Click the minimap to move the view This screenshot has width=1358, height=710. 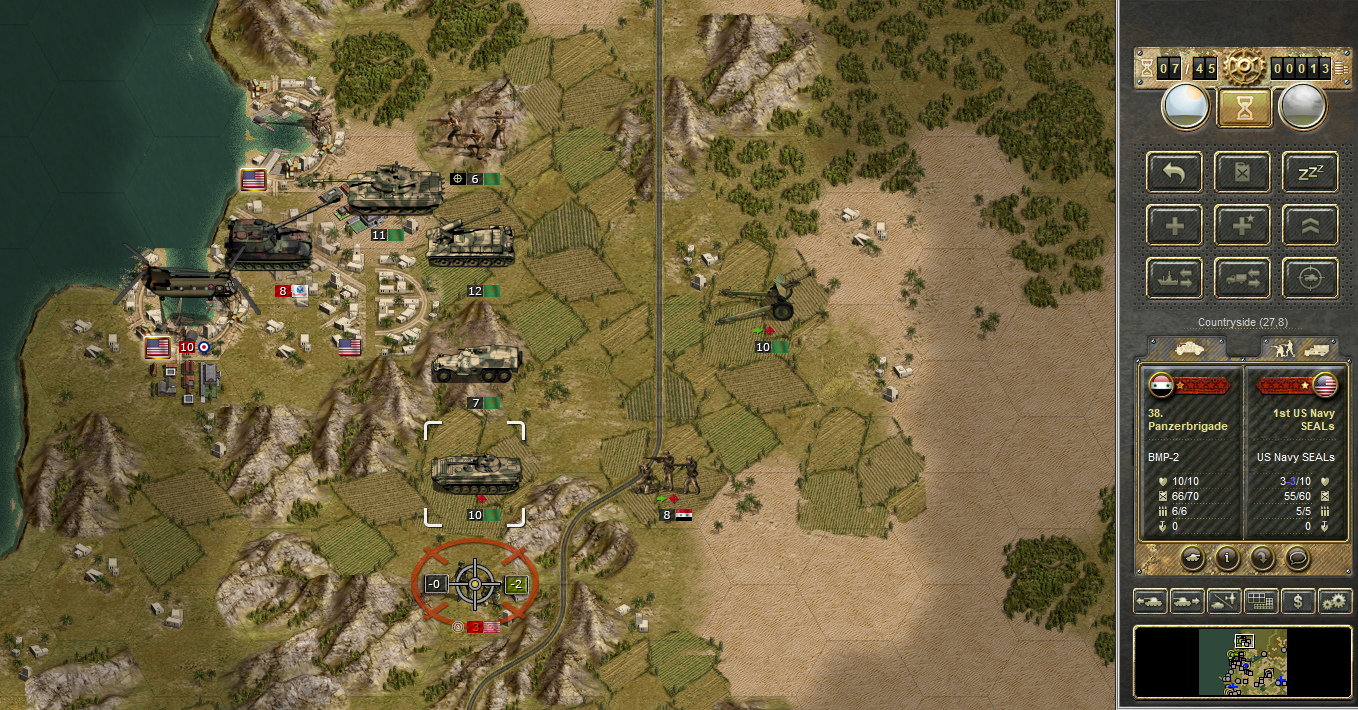1242,662
